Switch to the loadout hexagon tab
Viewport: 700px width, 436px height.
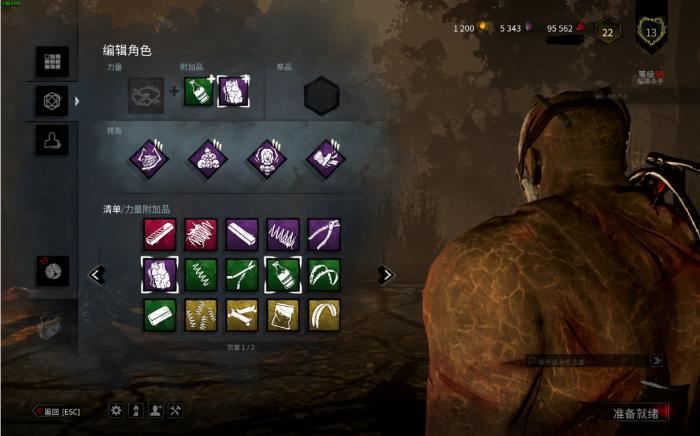[52, 100]
